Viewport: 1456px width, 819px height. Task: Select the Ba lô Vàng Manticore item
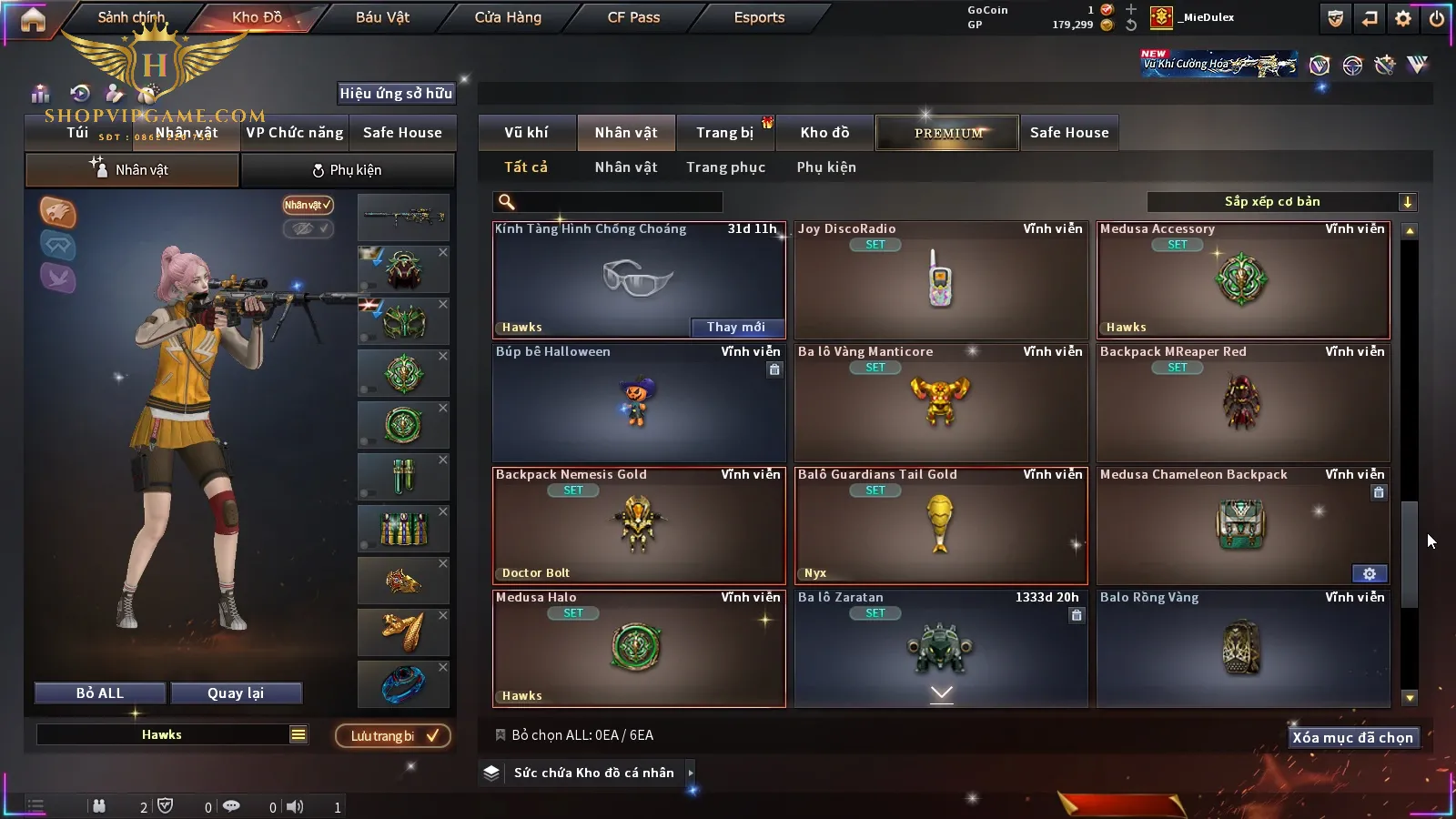click(941, 403)
